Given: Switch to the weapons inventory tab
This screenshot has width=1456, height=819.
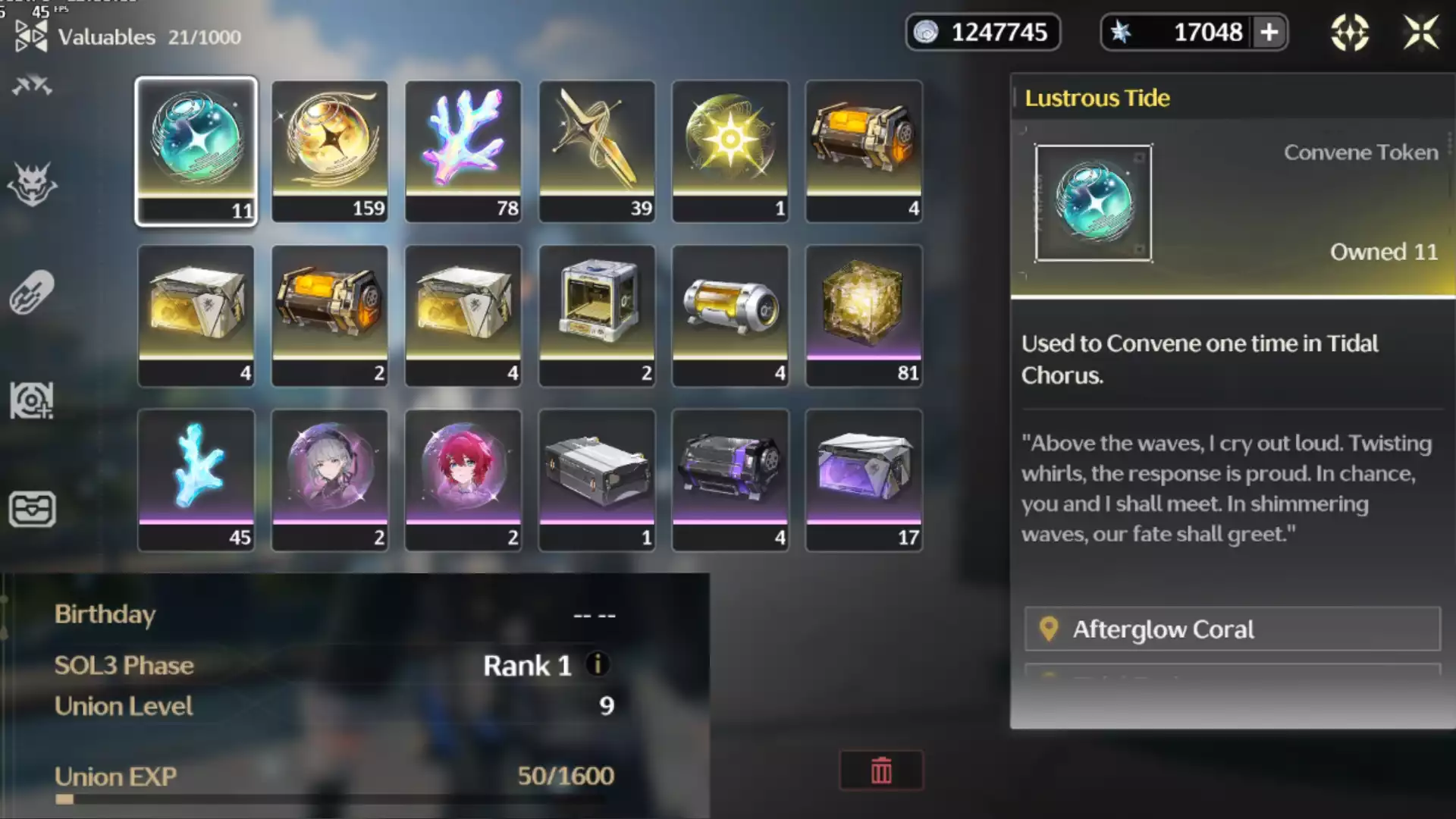Looking at the screenshot, I should (32, 86).
